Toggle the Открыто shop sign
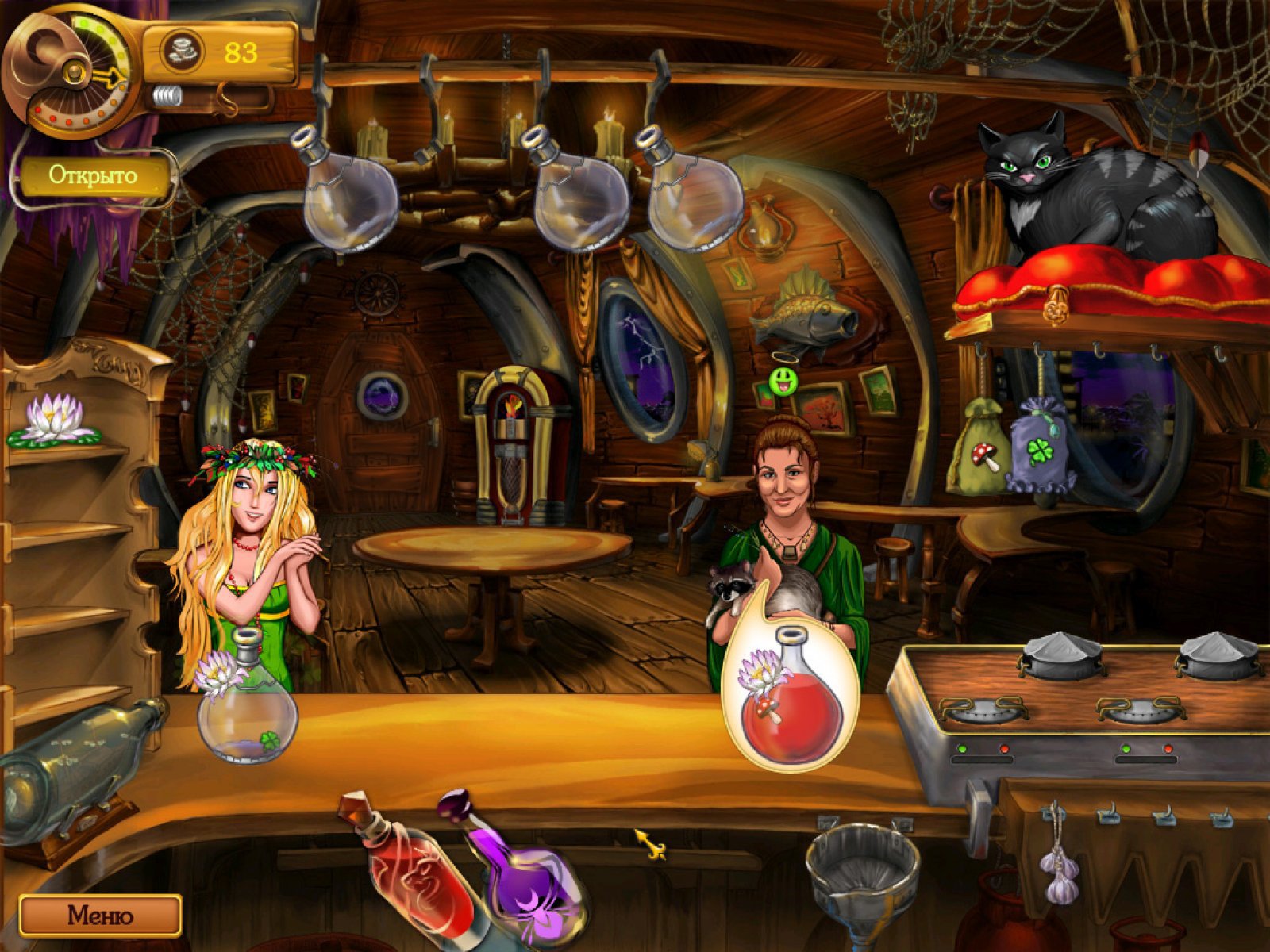 click(x=94, y=175)
